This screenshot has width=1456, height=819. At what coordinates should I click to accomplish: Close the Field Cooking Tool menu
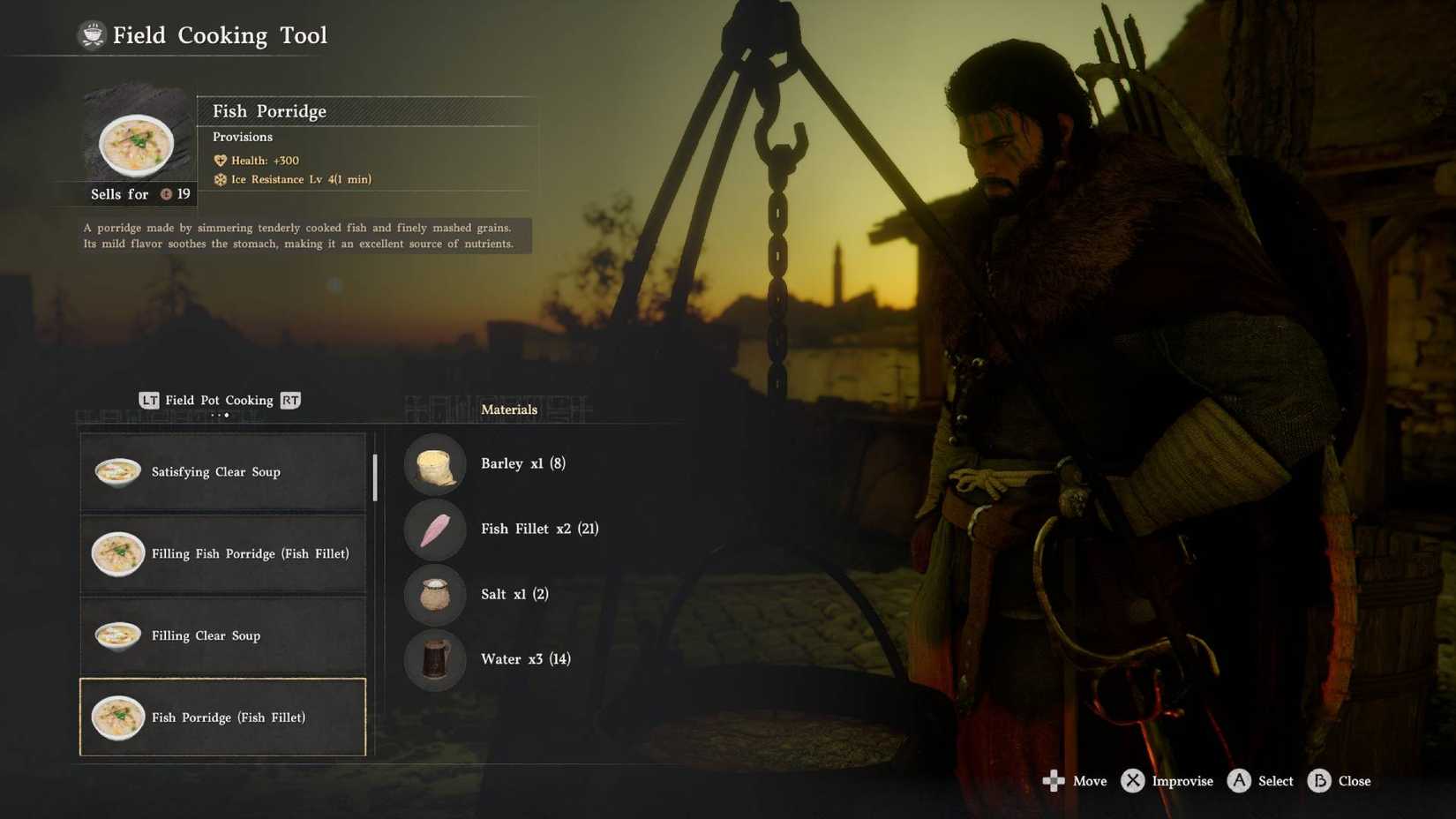tap(1339, 781)
